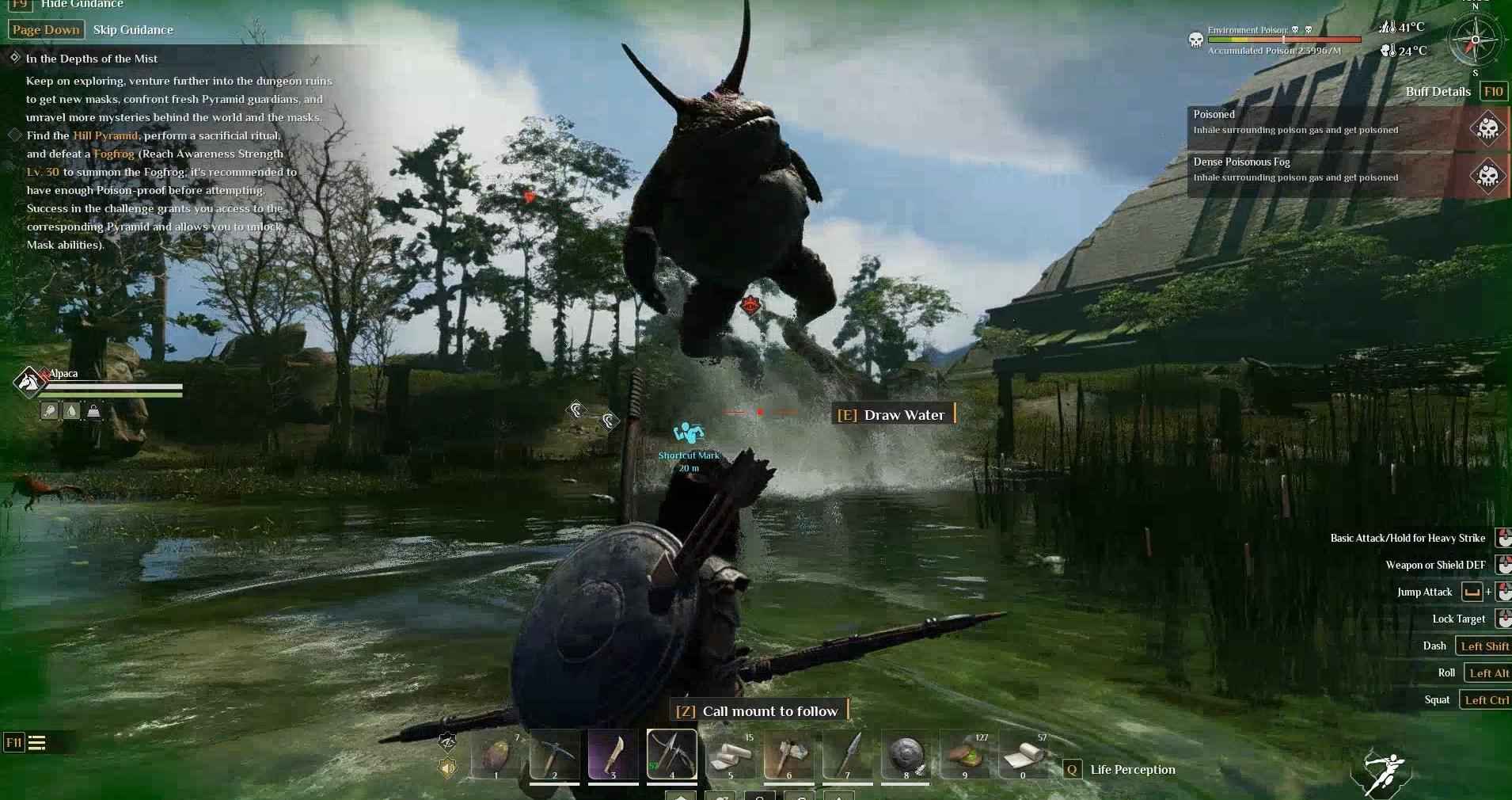1512x800 pixels.
Task: Click the Alpaca mount portrait icon
Action: pyautogui.click(x=29, y=382)
